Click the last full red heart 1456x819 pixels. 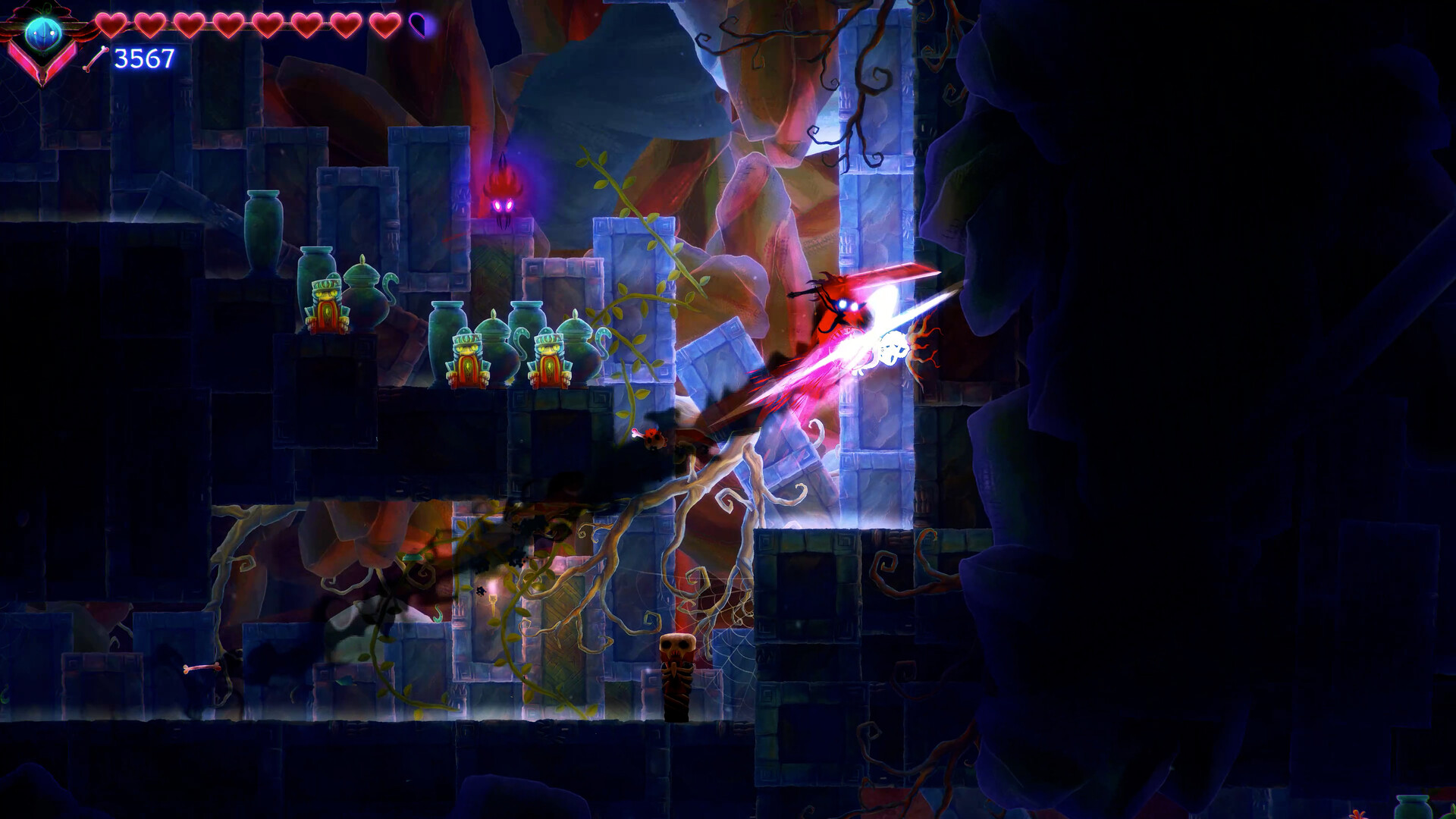[384, 26]
